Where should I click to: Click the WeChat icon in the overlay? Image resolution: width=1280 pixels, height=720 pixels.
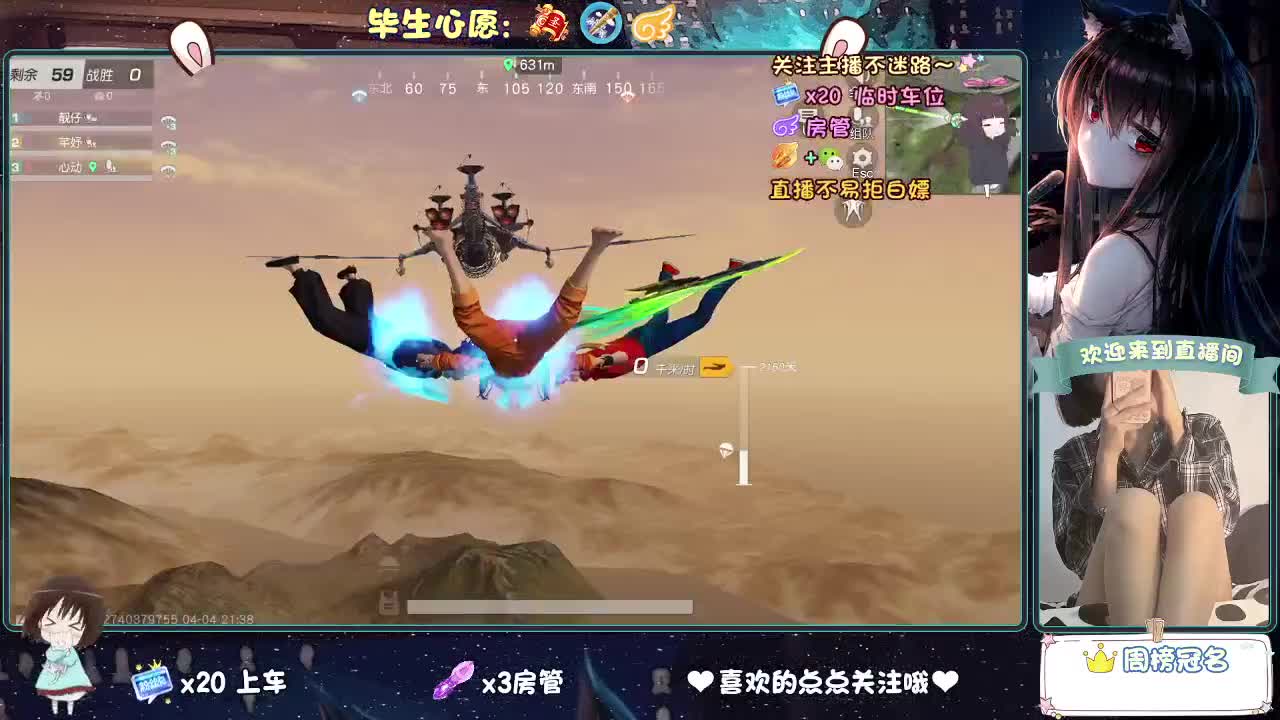(x=832, y=159)
